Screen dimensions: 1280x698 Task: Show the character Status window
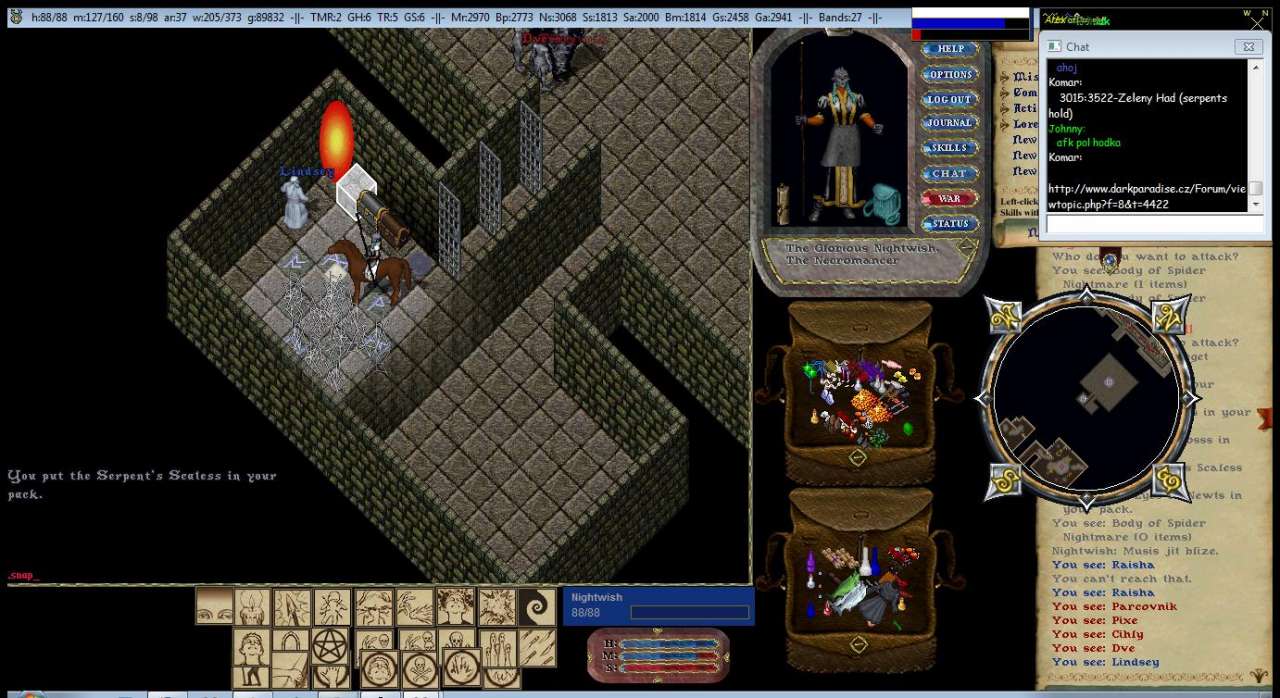pyautogui.click(x=949, y=223)
